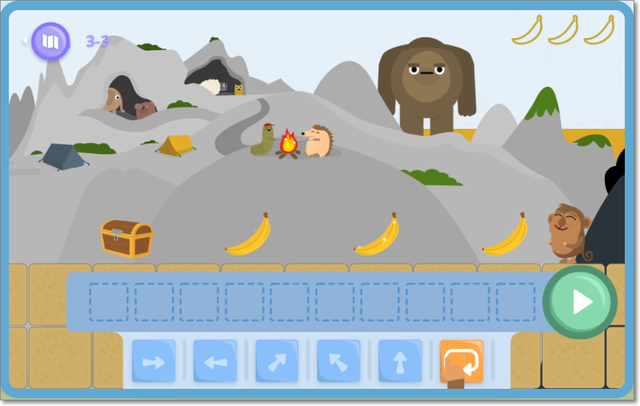Add the up arrow command block
The image size is (640, 406).
(399, 360)
